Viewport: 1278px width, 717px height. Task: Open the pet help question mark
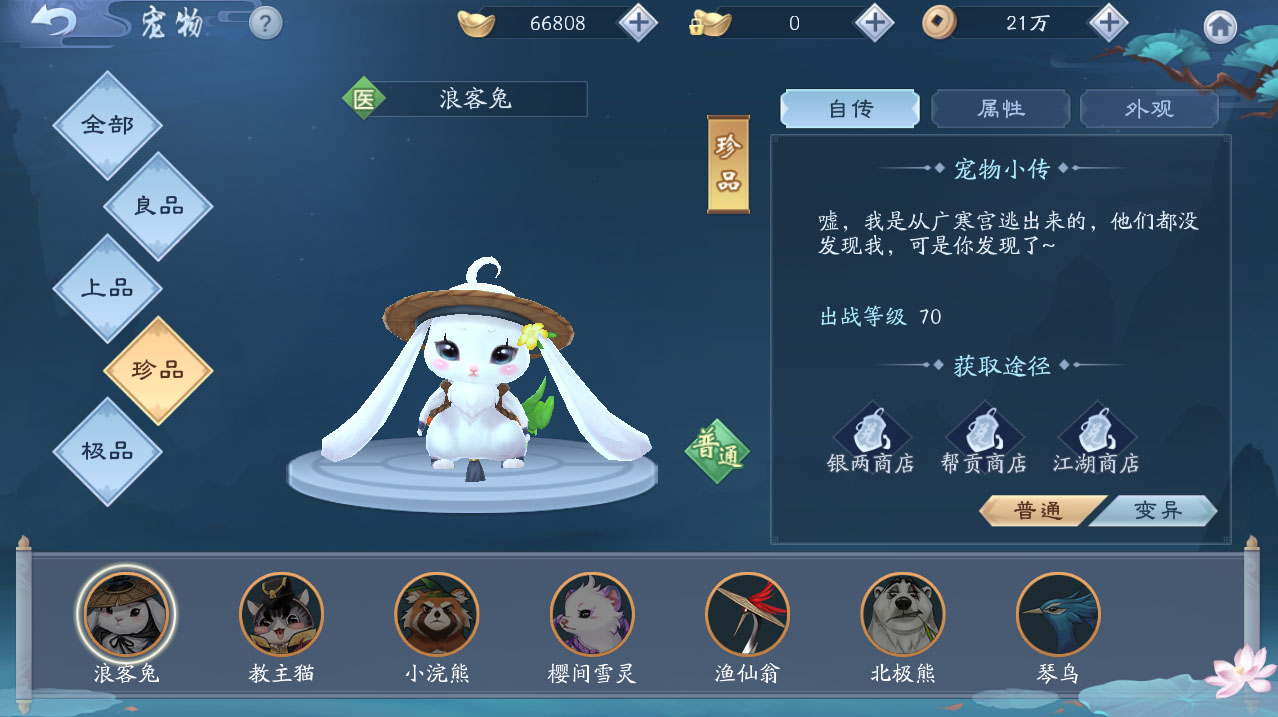pyautogui.click(x=265, y=22)
